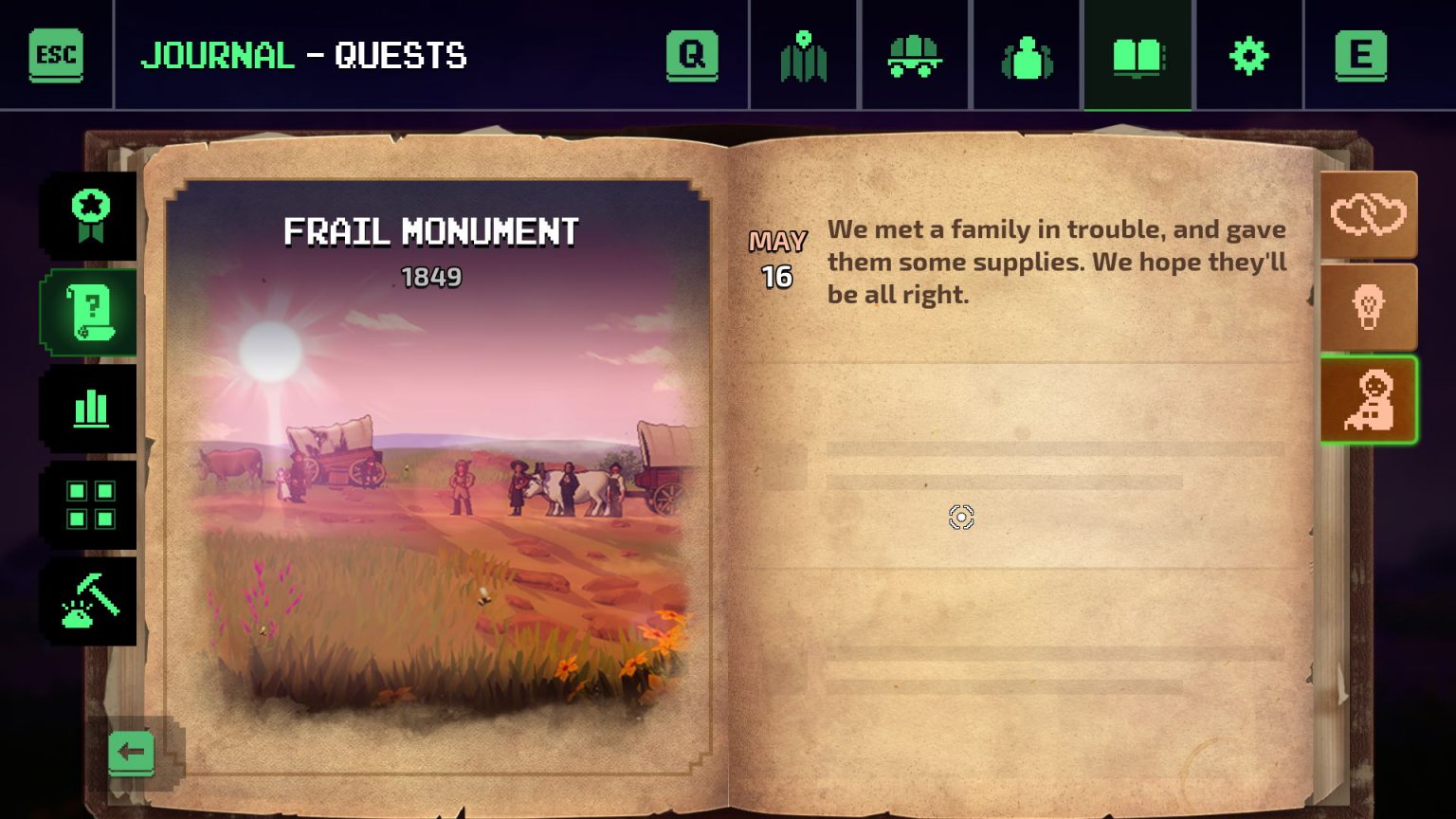1456x819 pixels.
Task: Open the collections grid panel
Action: (90, 506)
